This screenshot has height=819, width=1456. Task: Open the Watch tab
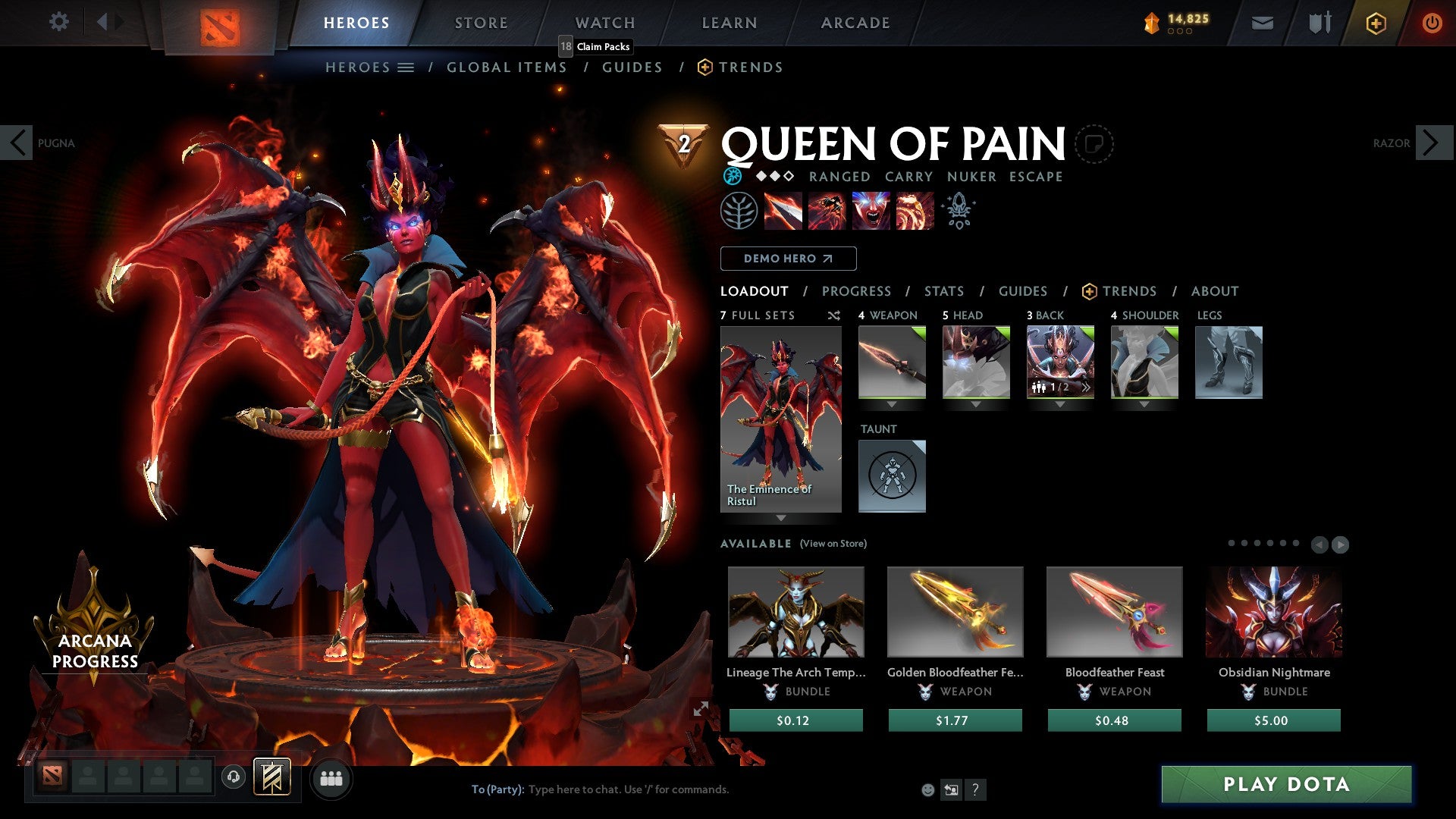604,23
